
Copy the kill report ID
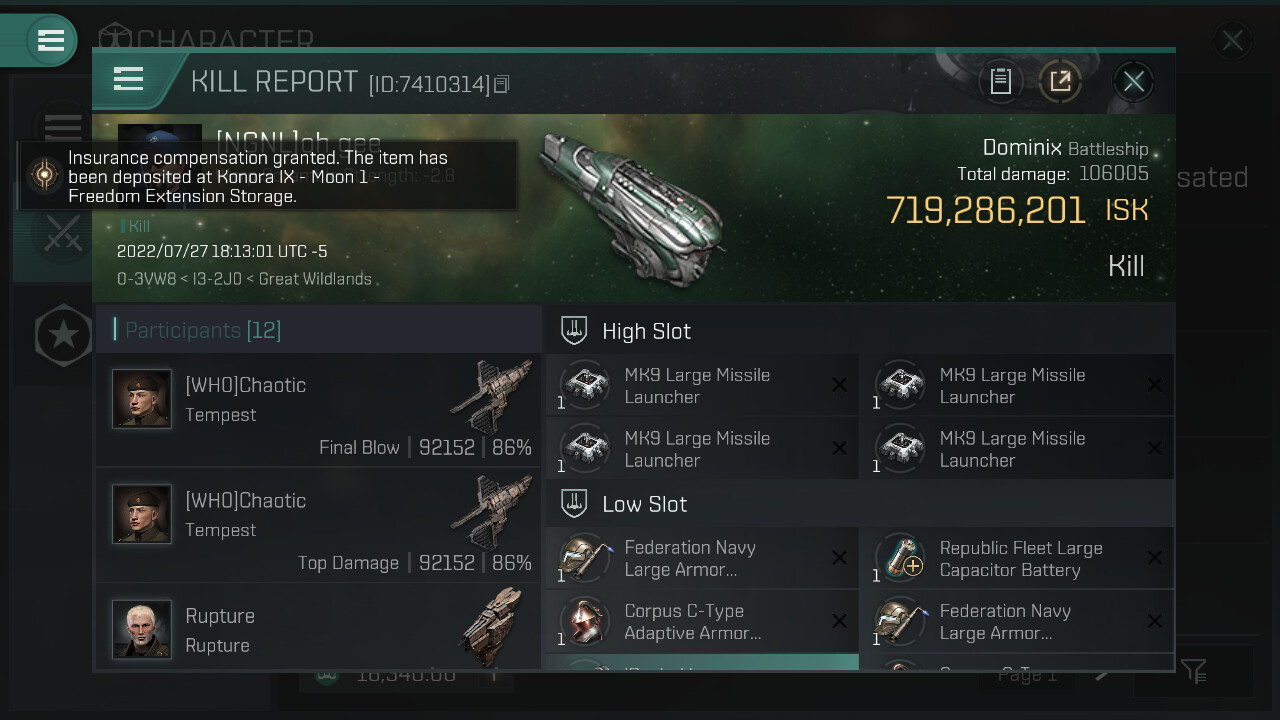coord(502,85)
